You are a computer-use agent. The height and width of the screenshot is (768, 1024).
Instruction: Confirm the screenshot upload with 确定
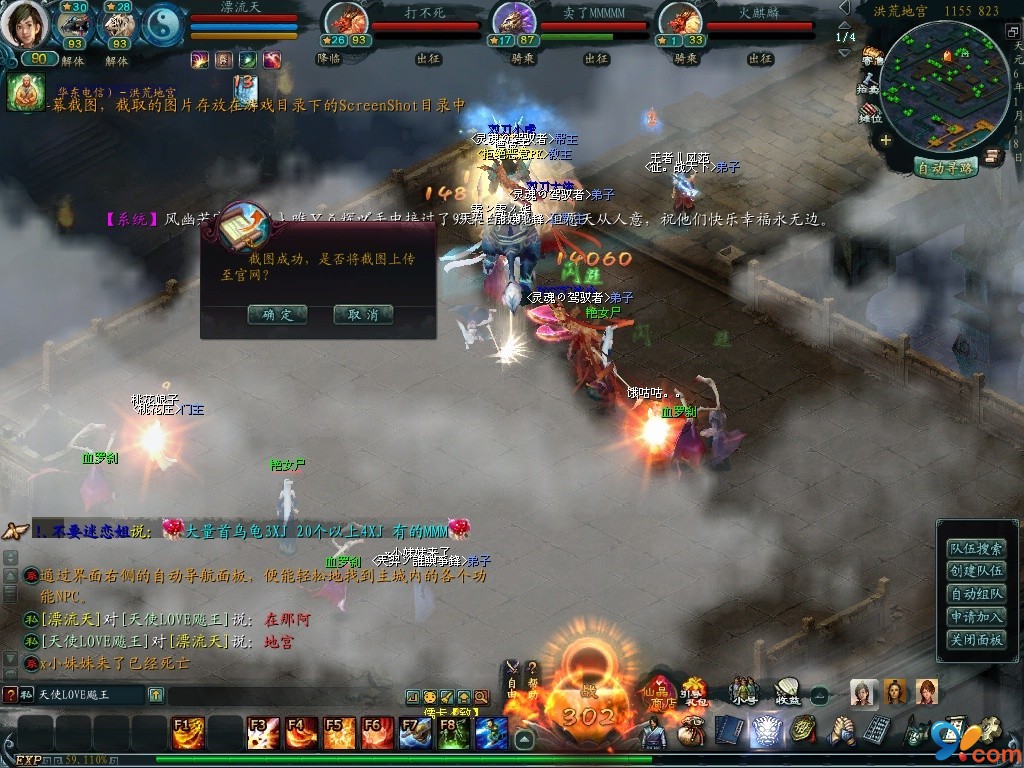point(277,314)
